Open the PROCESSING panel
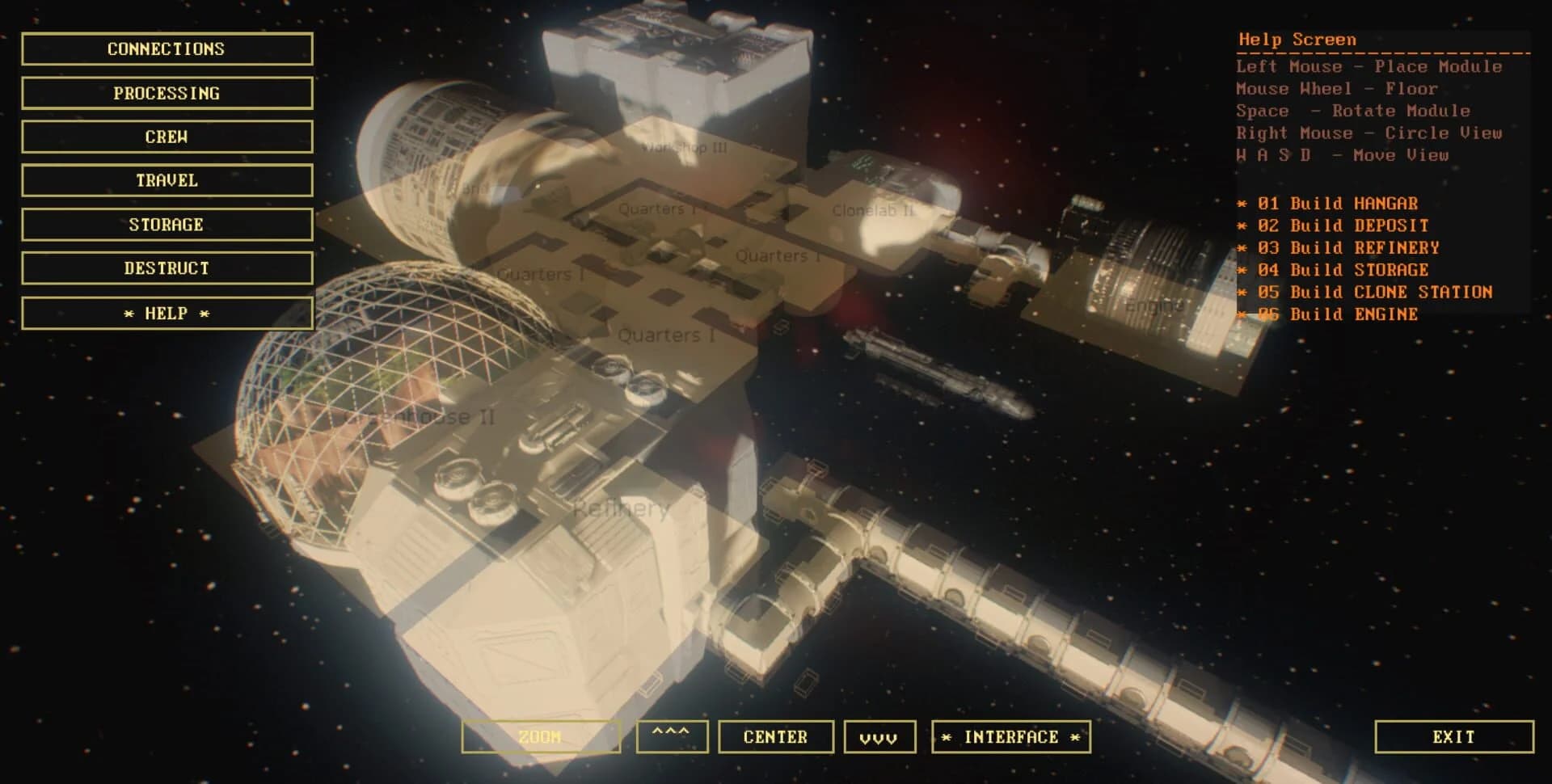The width and height of the screenshot is (1552, 784). click(x=166, y=93)
